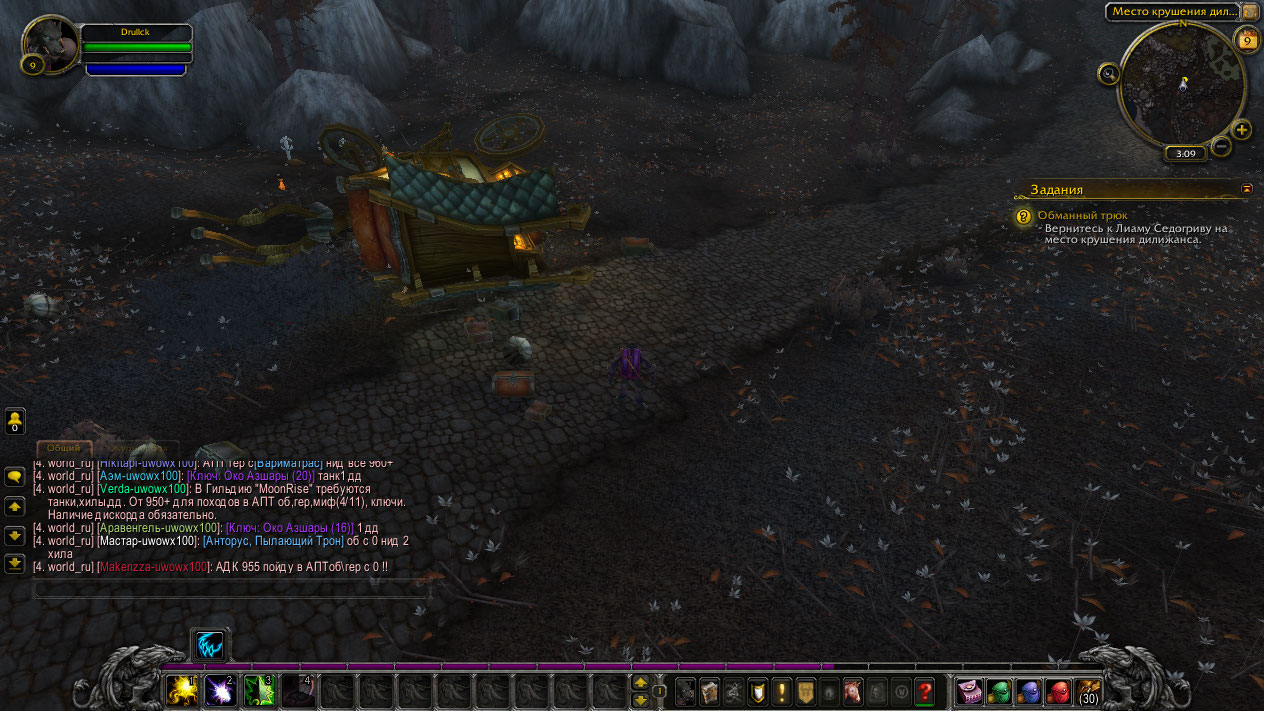Click the red question mark help button
Viewport: 1264px width, 711px height.
pyautogui.click(x=925, y=691)
